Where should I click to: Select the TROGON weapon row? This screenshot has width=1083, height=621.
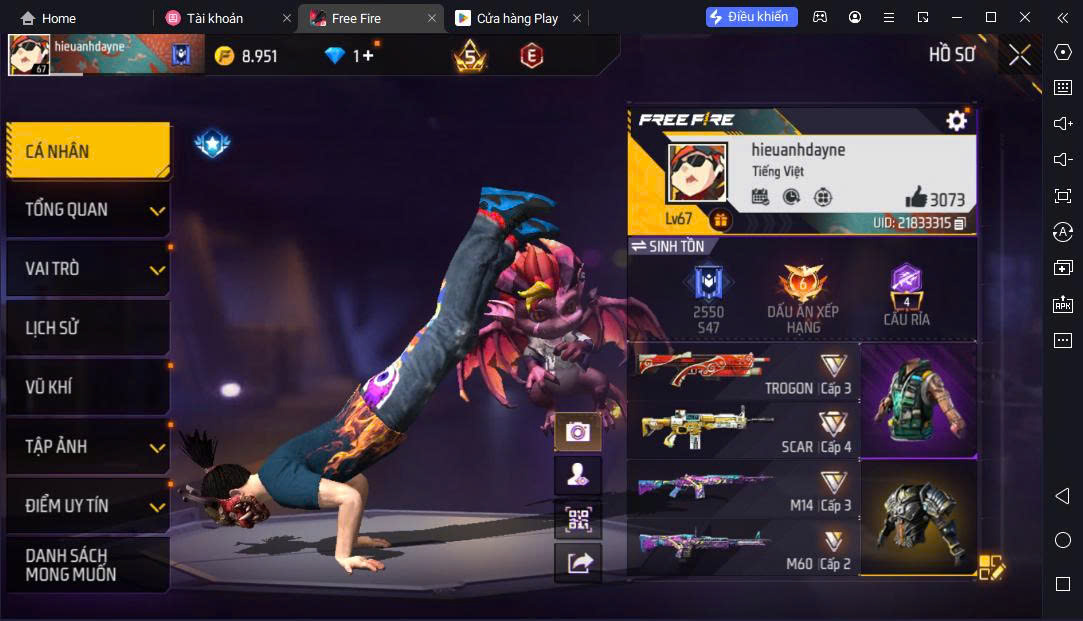click(x=744, y=372)
